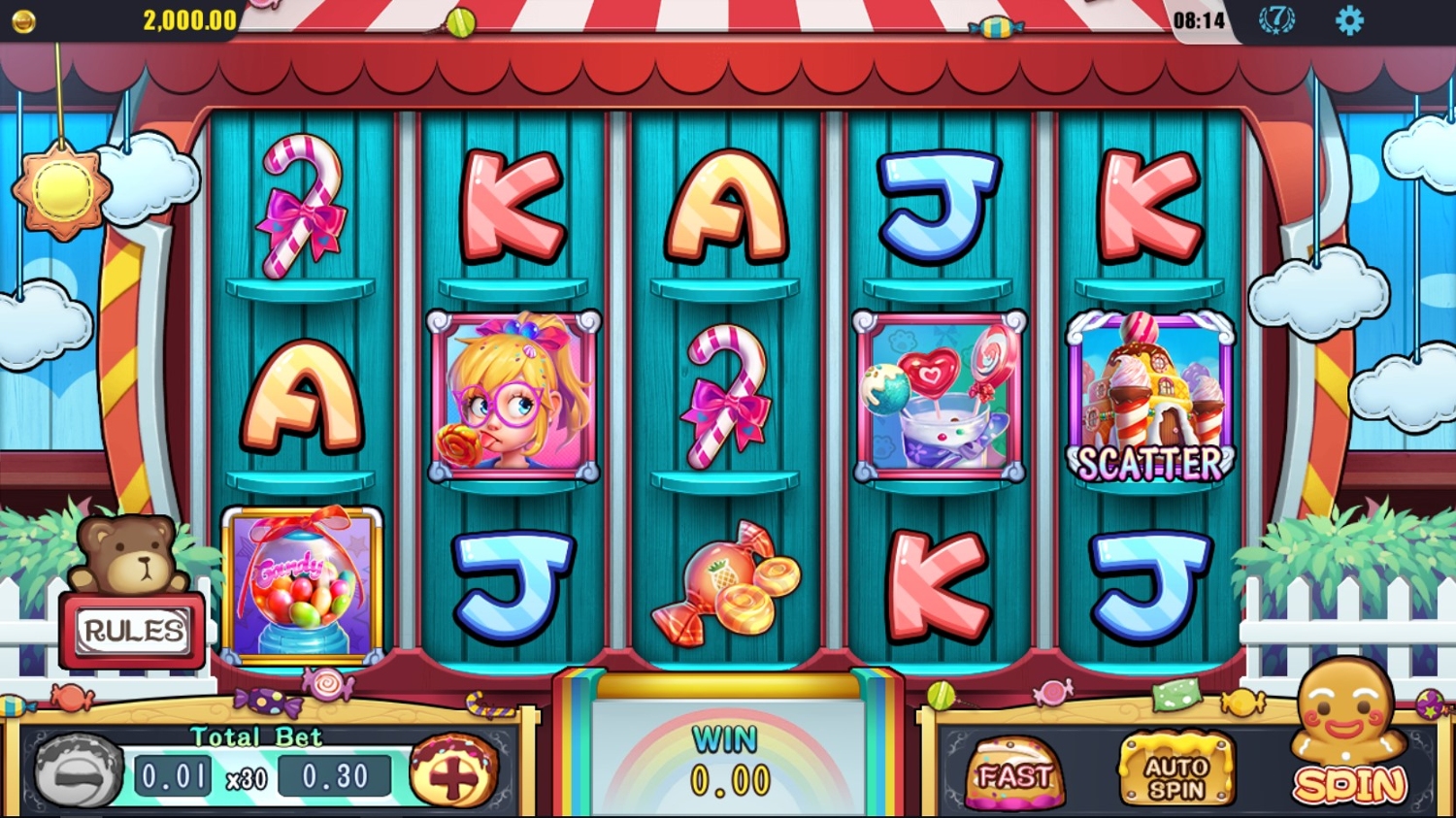The height and width of the screenshot is (818, 1456).
Task: Enable FAST spin mode
Action: pyautogui.click(x=1014, y=771)
